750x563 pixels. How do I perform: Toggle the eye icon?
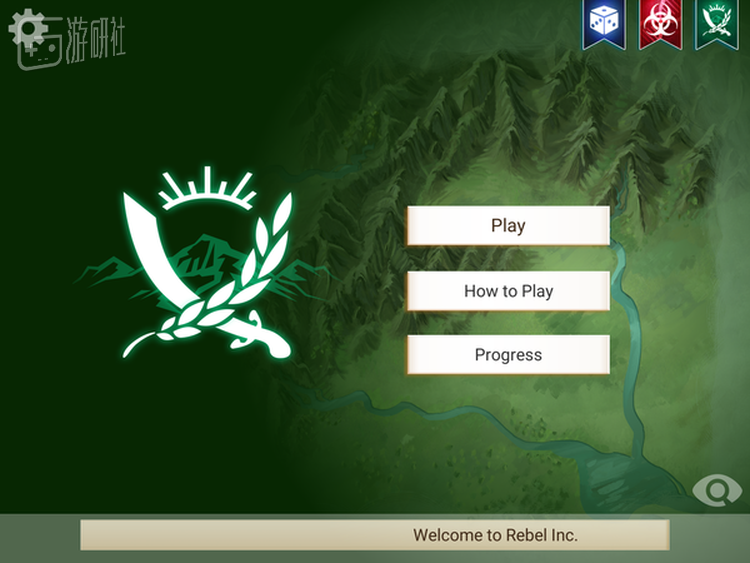[x=717, y=490]
